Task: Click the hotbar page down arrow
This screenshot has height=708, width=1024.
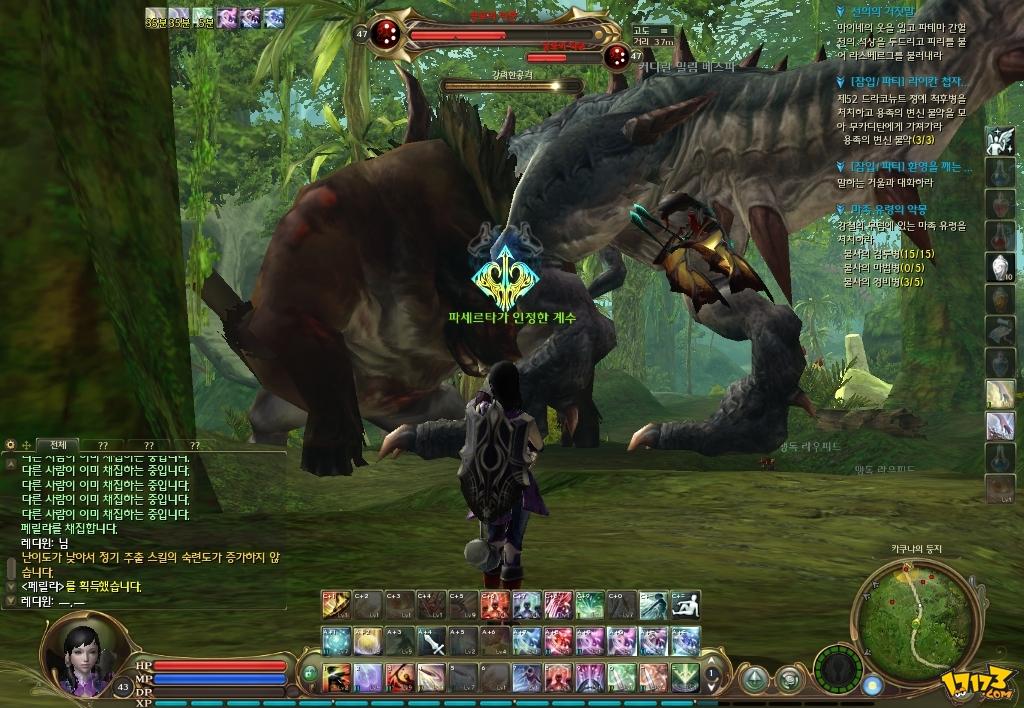Action: coord(712,686)
